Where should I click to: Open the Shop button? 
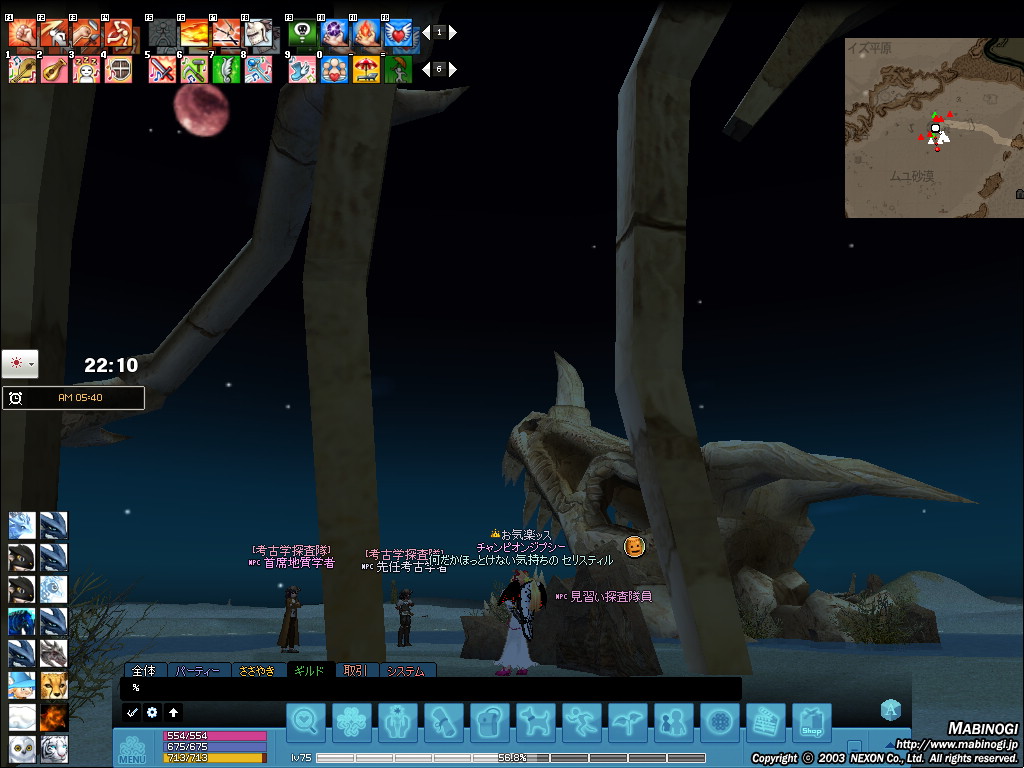tap(811, 722)
